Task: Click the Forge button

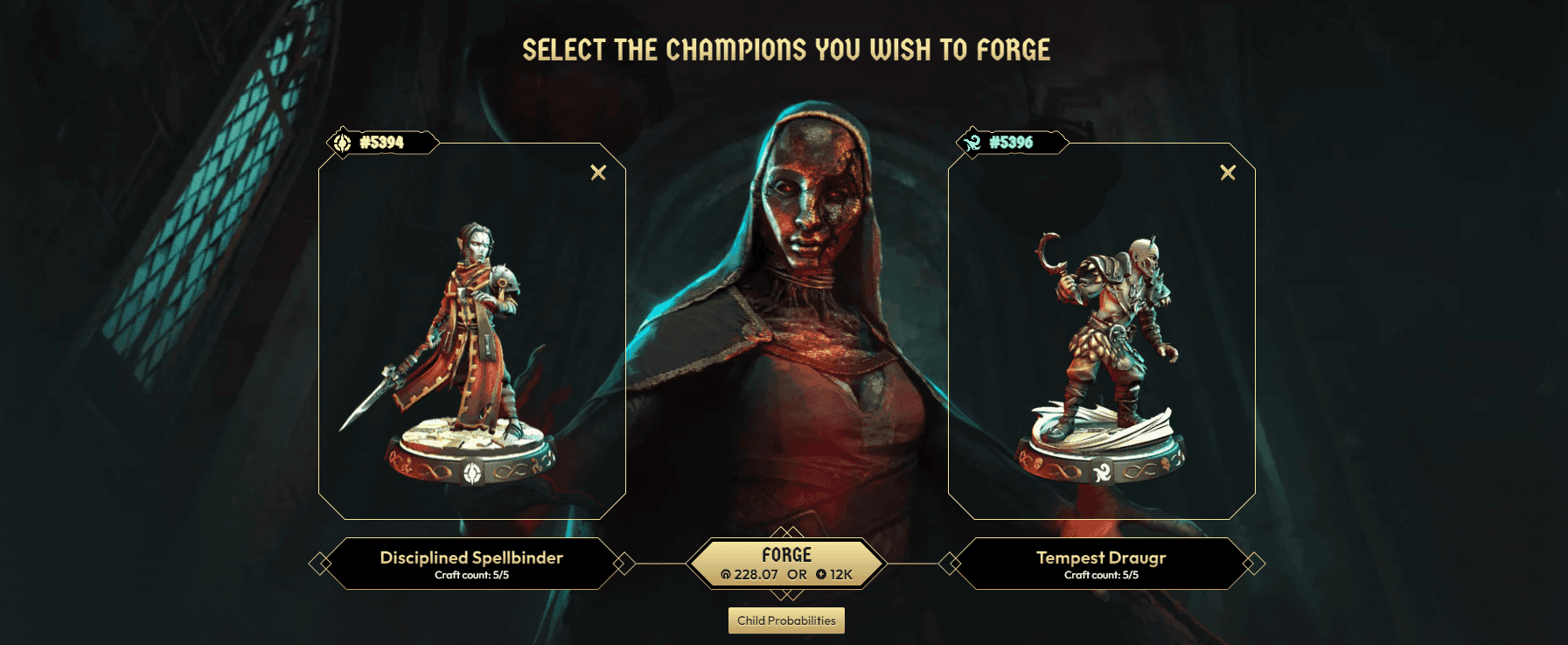Action: pos(786,563)
